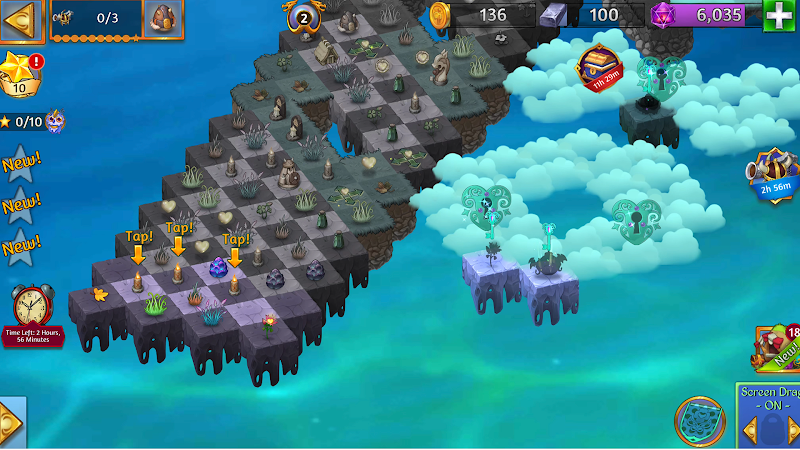This screenshot has height=450, width=800.
Task: Tap the round teal shield button
Action: 700,421
